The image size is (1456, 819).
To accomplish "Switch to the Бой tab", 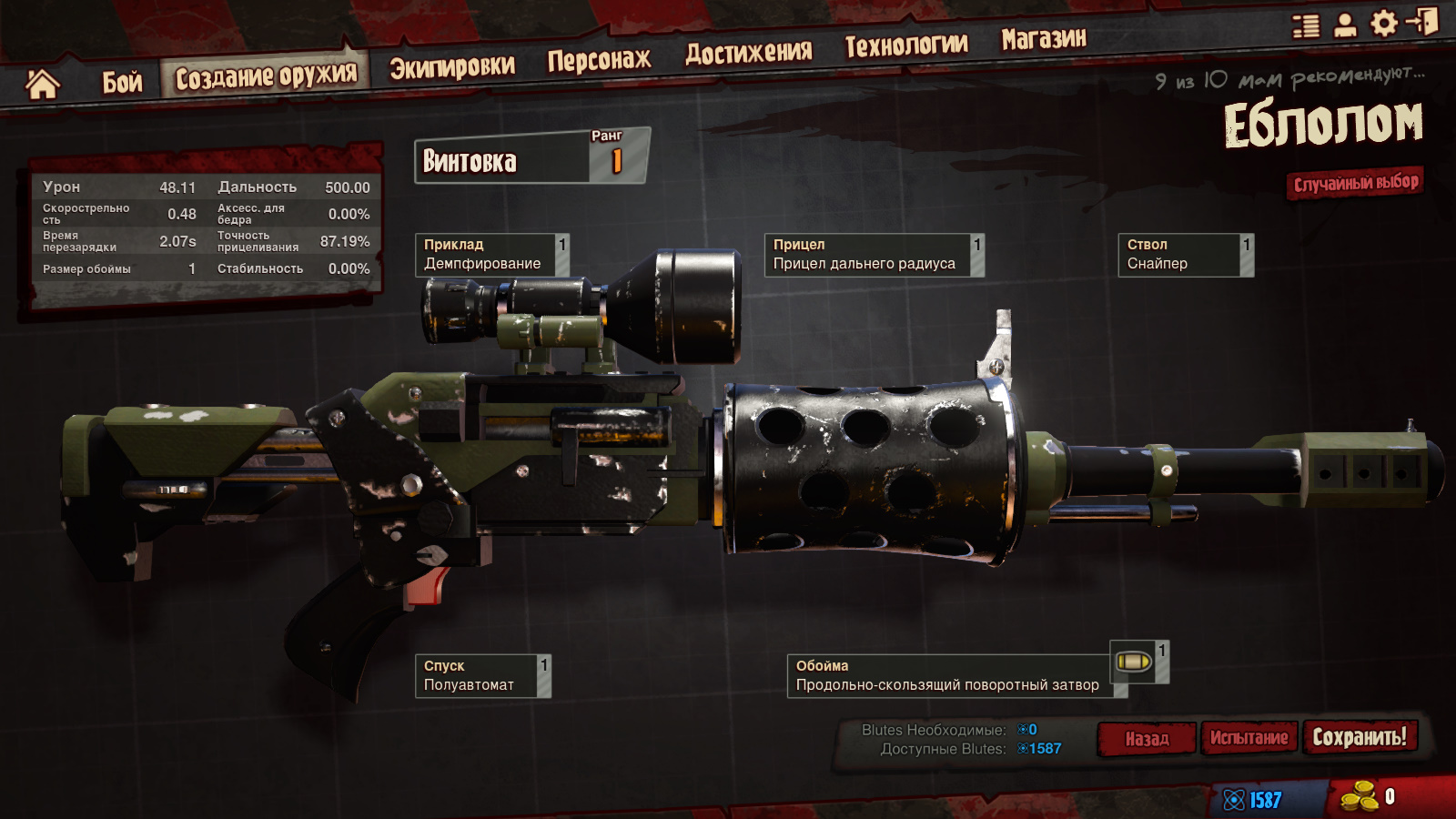I will [x=122, y=83].
